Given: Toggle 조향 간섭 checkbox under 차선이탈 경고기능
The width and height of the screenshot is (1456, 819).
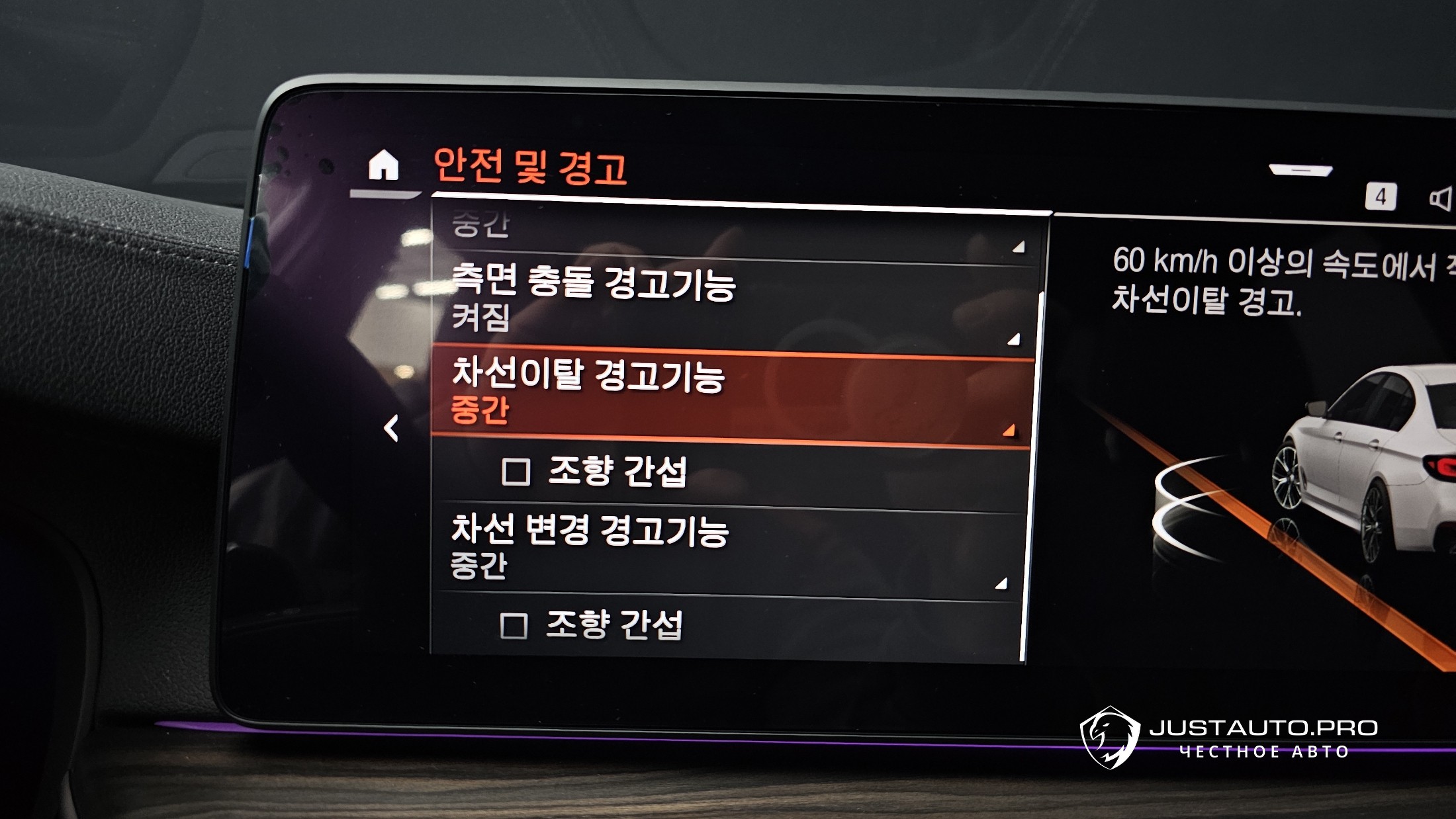Looking at the screenshot, I should [516, 472].
